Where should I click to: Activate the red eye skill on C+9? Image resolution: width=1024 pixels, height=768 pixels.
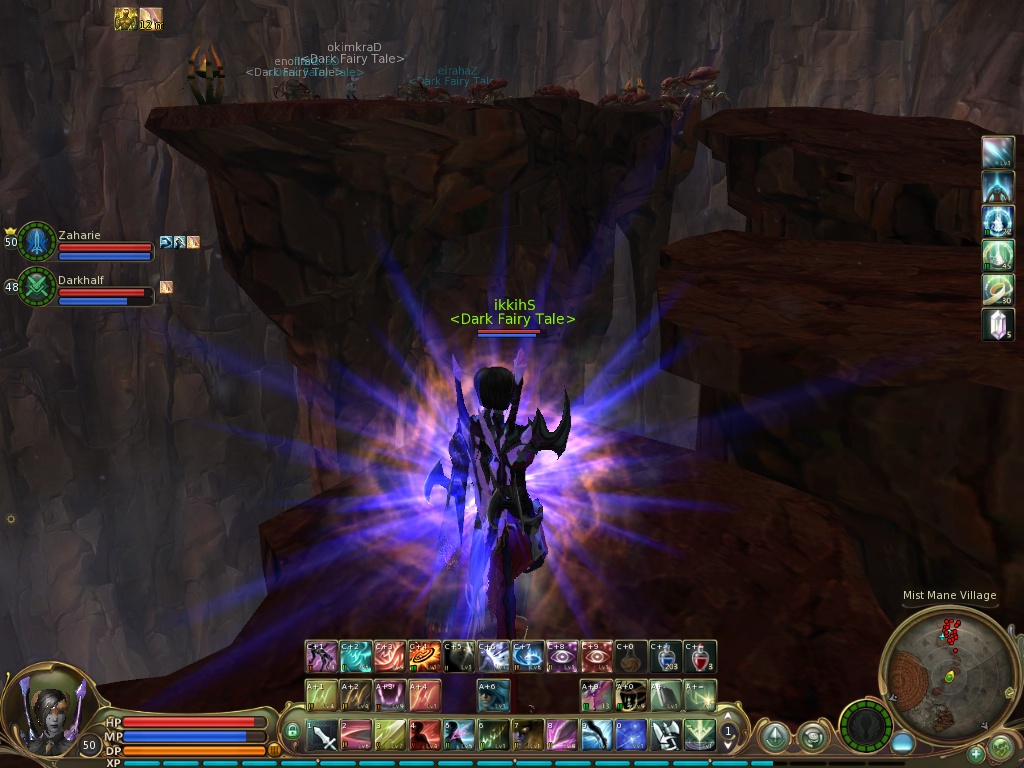tap(597, 657)
